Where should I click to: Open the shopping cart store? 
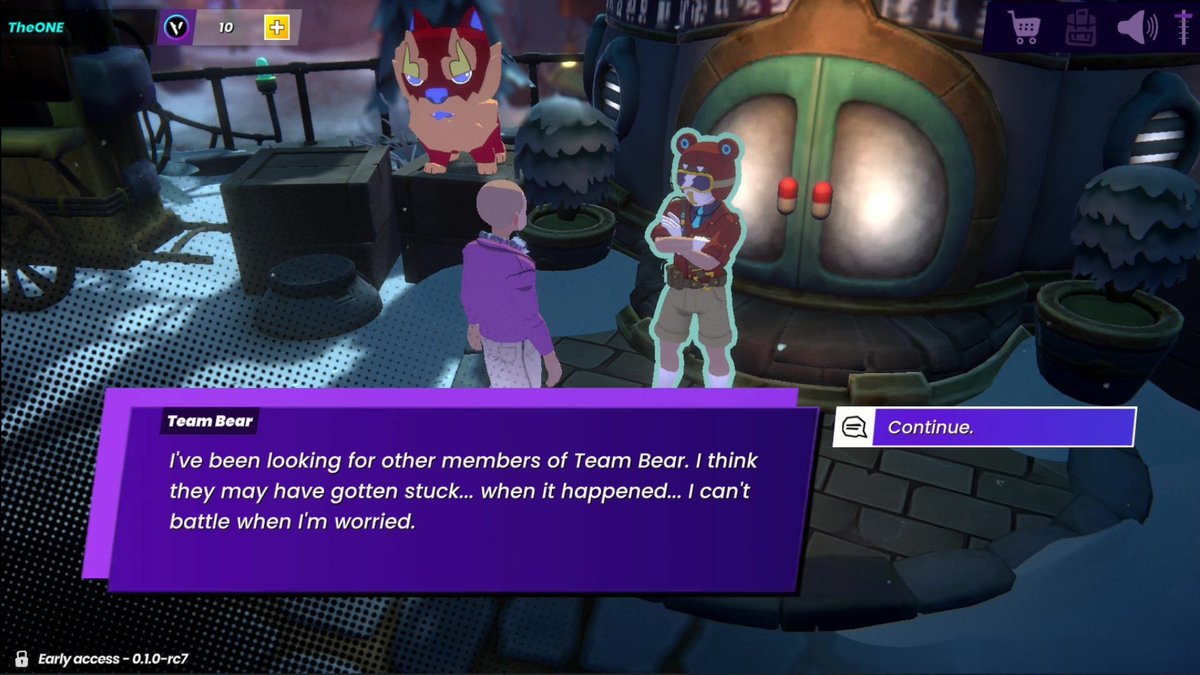(1025, 27)
